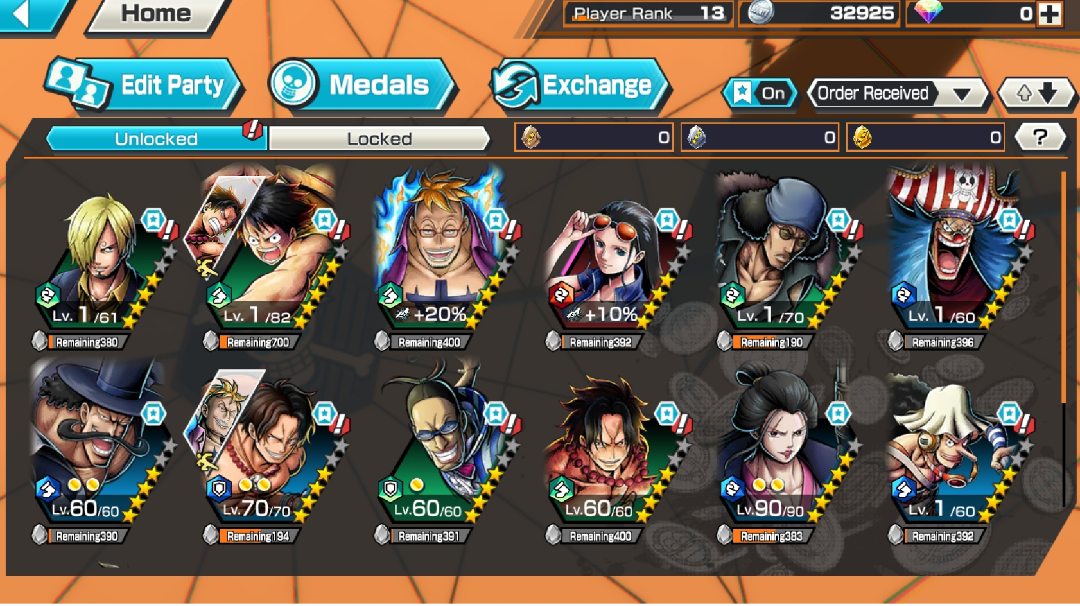
Task: Switch to the Locked tab
Action: pyautogui.click(x=379, y=139)
